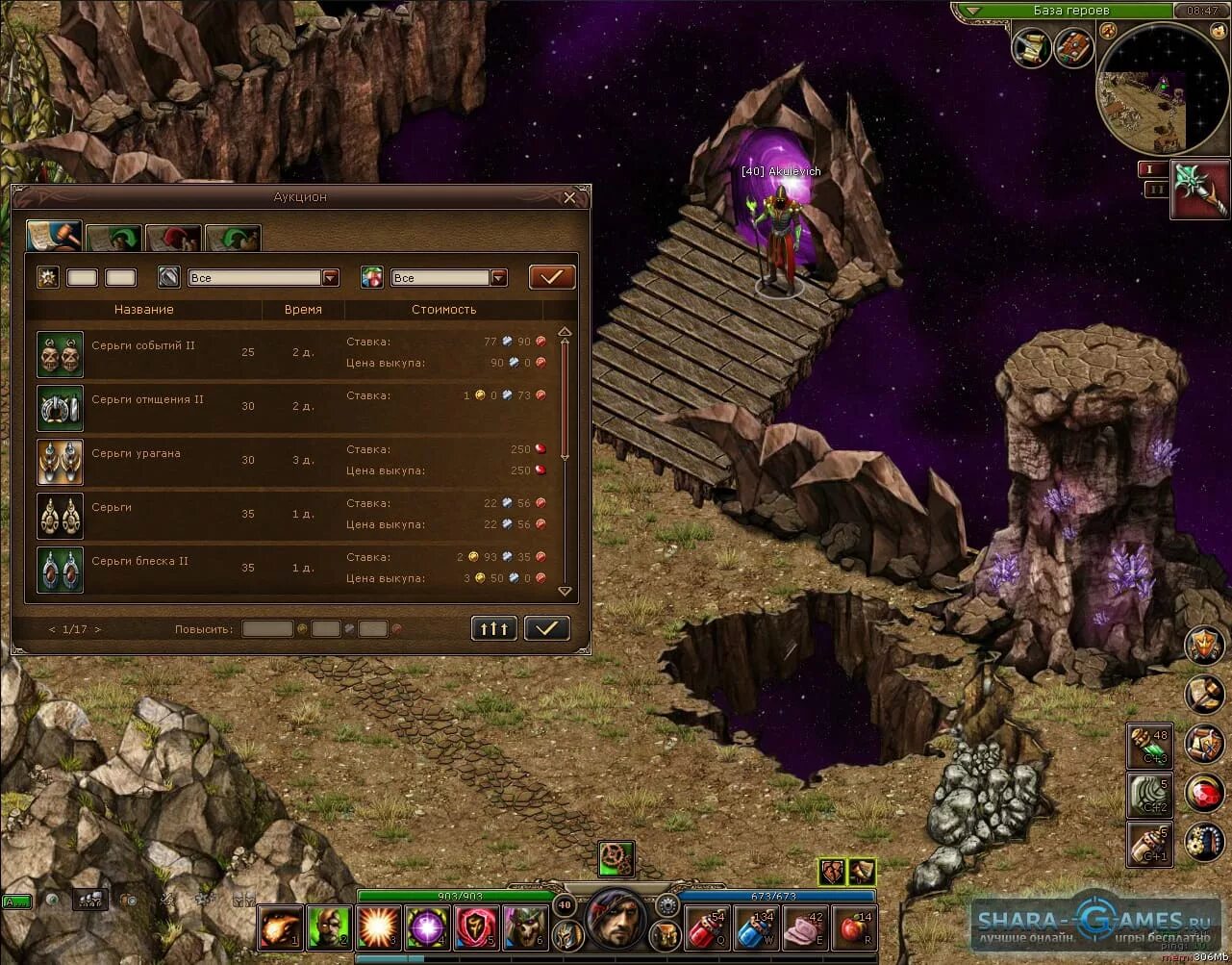This screenshot has height=965, width=1232.
Task: Apply auction filters with the orange checkmark
Action: [551, 277]
